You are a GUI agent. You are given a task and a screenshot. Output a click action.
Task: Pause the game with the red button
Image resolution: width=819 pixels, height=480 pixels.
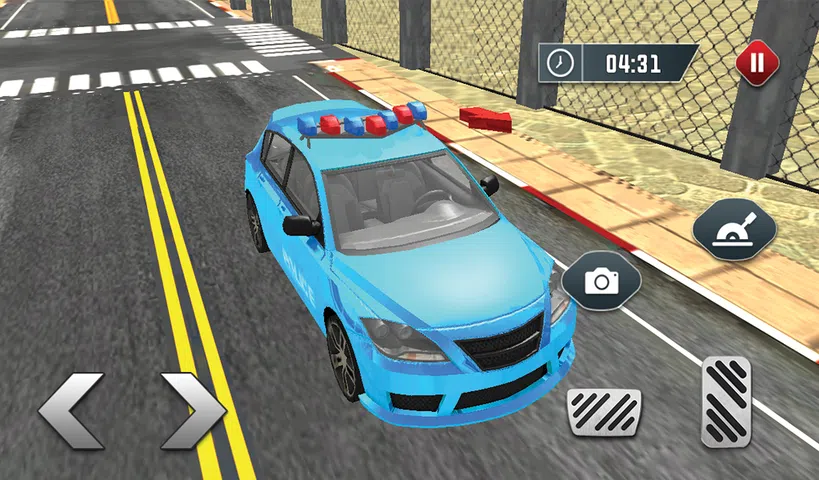tap(756, 63)
